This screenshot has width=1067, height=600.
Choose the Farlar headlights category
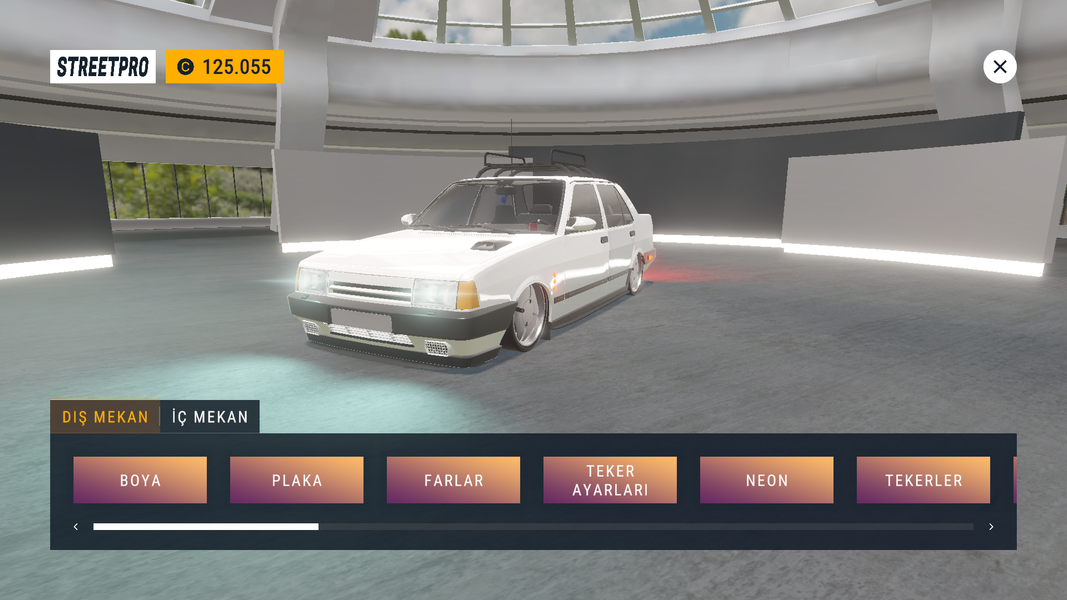click(453, 480)
